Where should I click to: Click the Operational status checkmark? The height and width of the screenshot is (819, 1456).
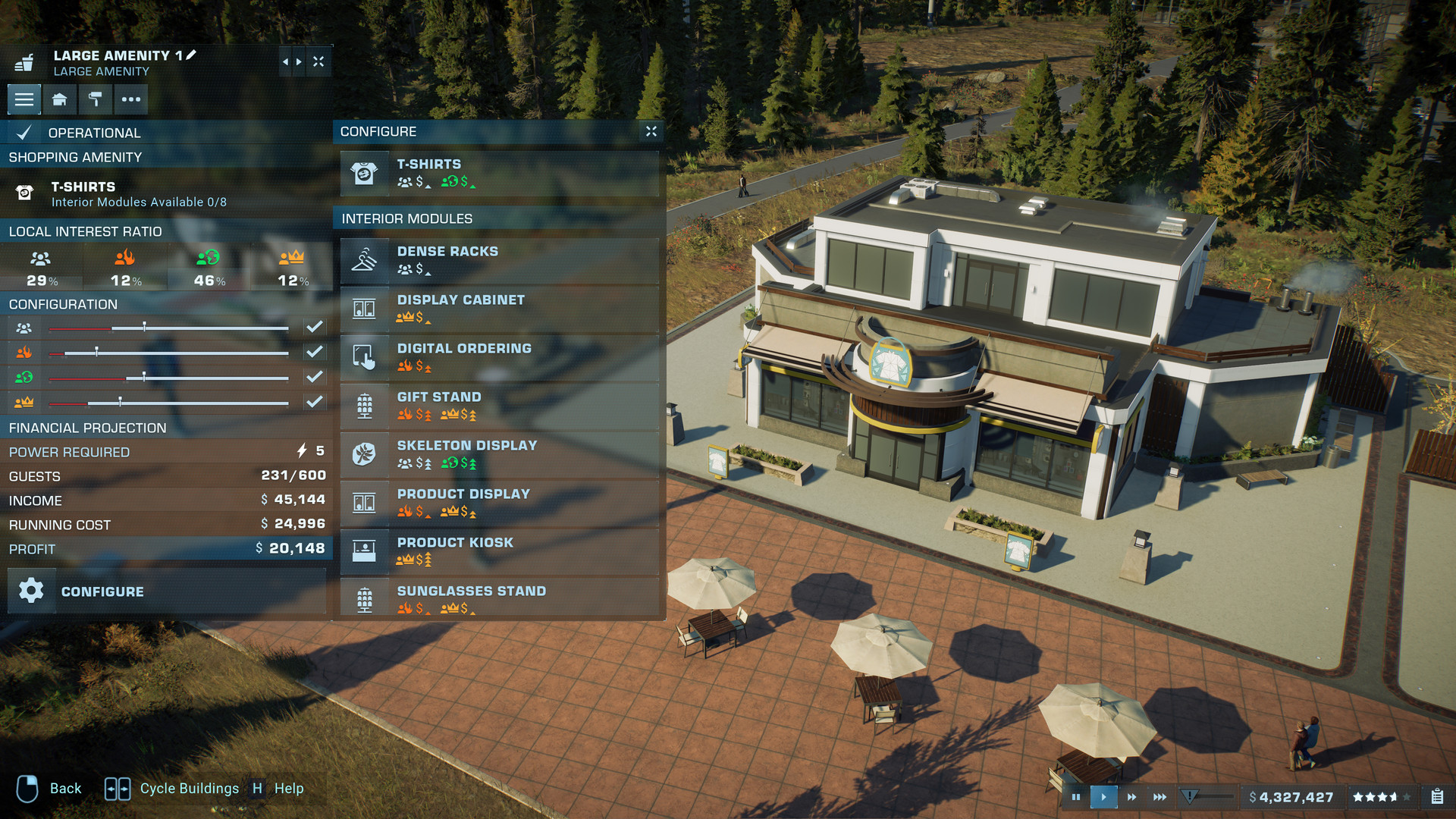click(24, 132)
